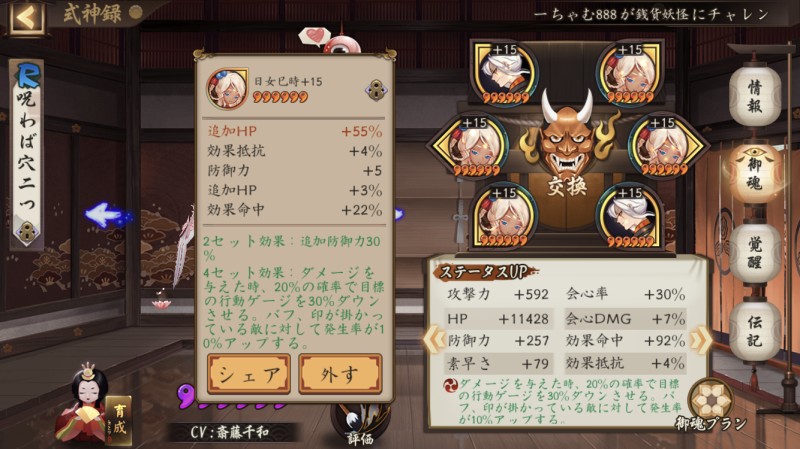Viewport: 800px width, 449px height.
Task: Tap the シェア share button
Action: [x=249, y=373]
